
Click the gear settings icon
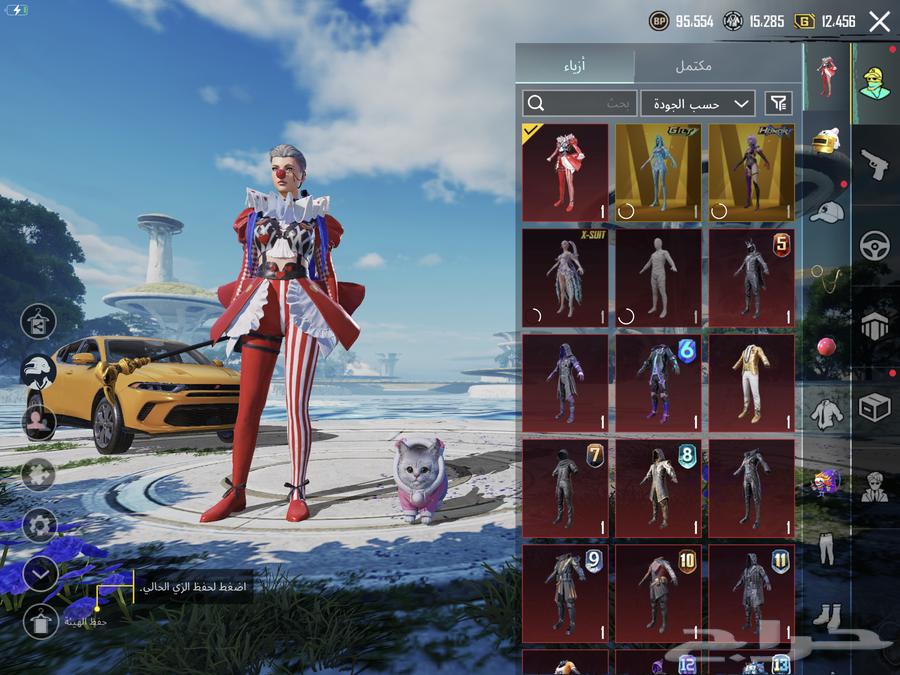point(39,524)
